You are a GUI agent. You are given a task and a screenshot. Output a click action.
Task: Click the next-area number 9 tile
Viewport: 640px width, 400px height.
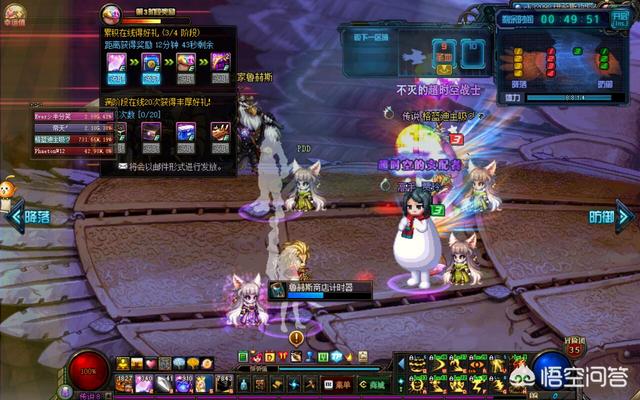point(443,50)
